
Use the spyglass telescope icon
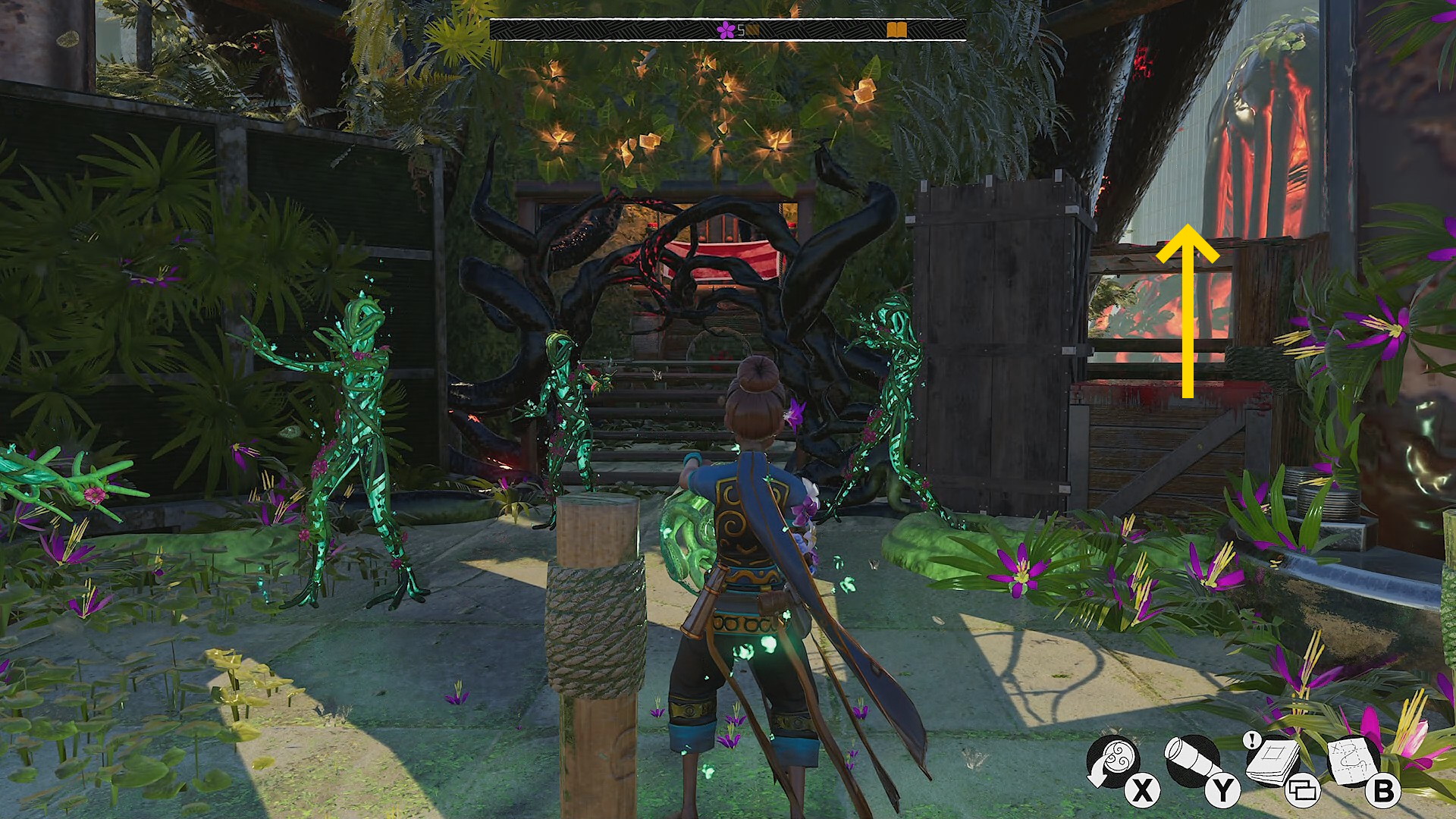(x=1192, y=760)
